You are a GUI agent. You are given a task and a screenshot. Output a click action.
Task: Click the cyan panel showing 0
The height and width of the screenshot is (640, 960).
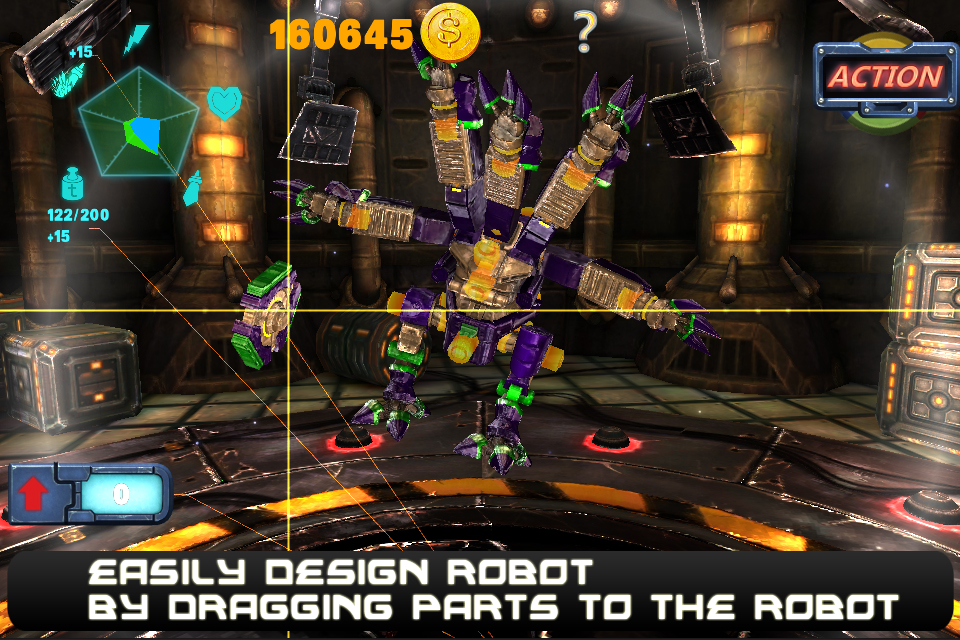coord(120,494)
